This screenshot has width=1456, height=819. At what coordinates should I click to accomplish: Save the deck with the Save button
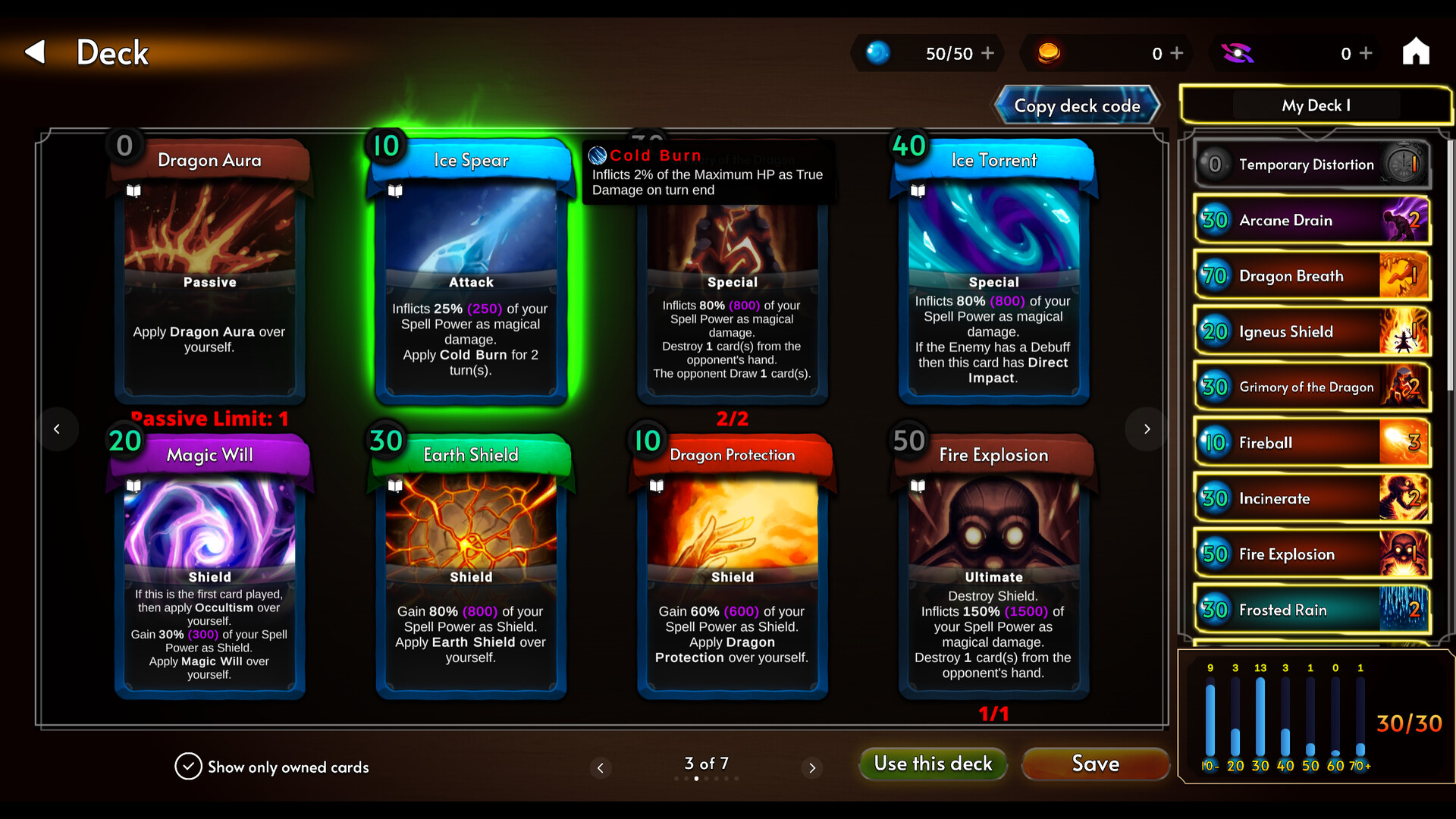point(1095,764)
